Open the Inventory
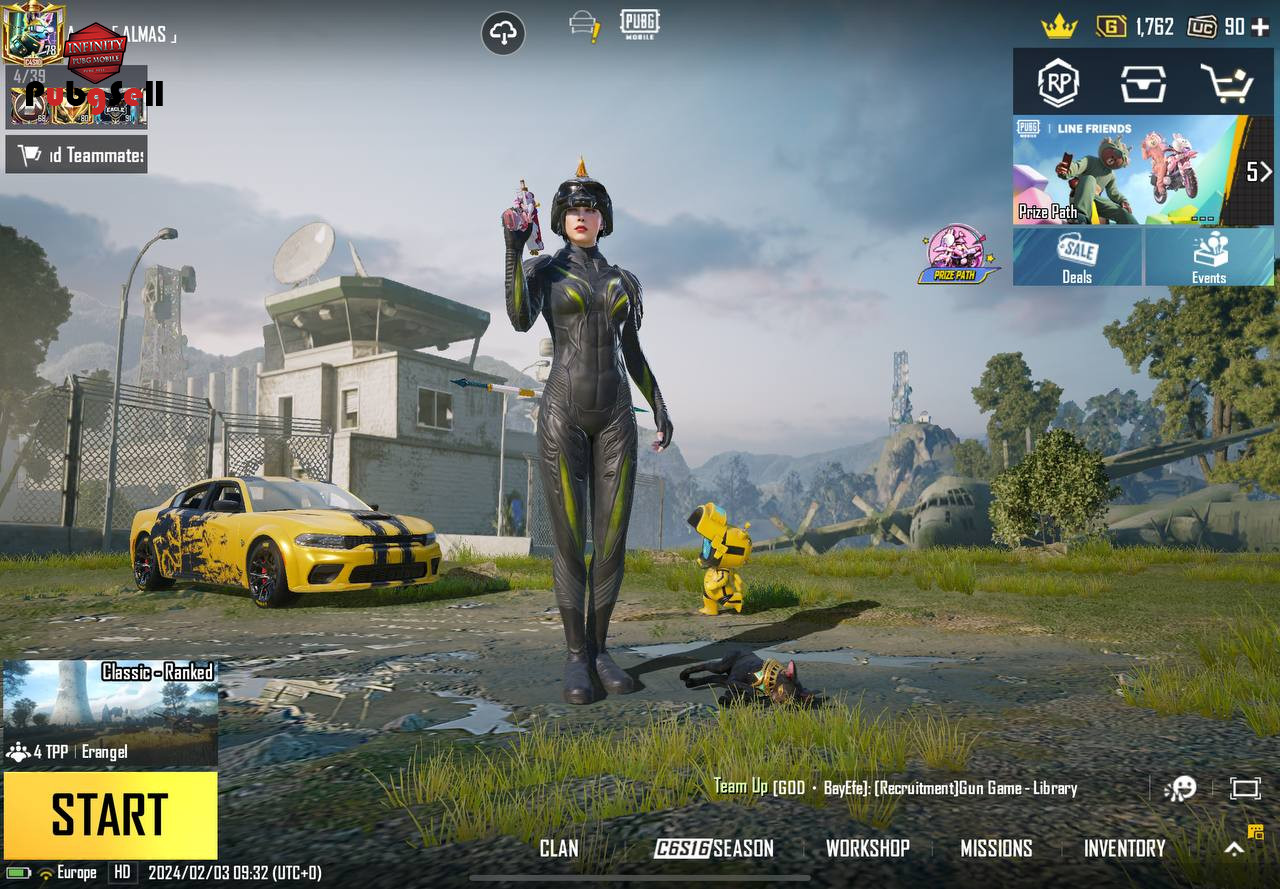Image resolution: width=1280 pixels, height=889 pixels. pyautogui.click(x=1124, y=849)
